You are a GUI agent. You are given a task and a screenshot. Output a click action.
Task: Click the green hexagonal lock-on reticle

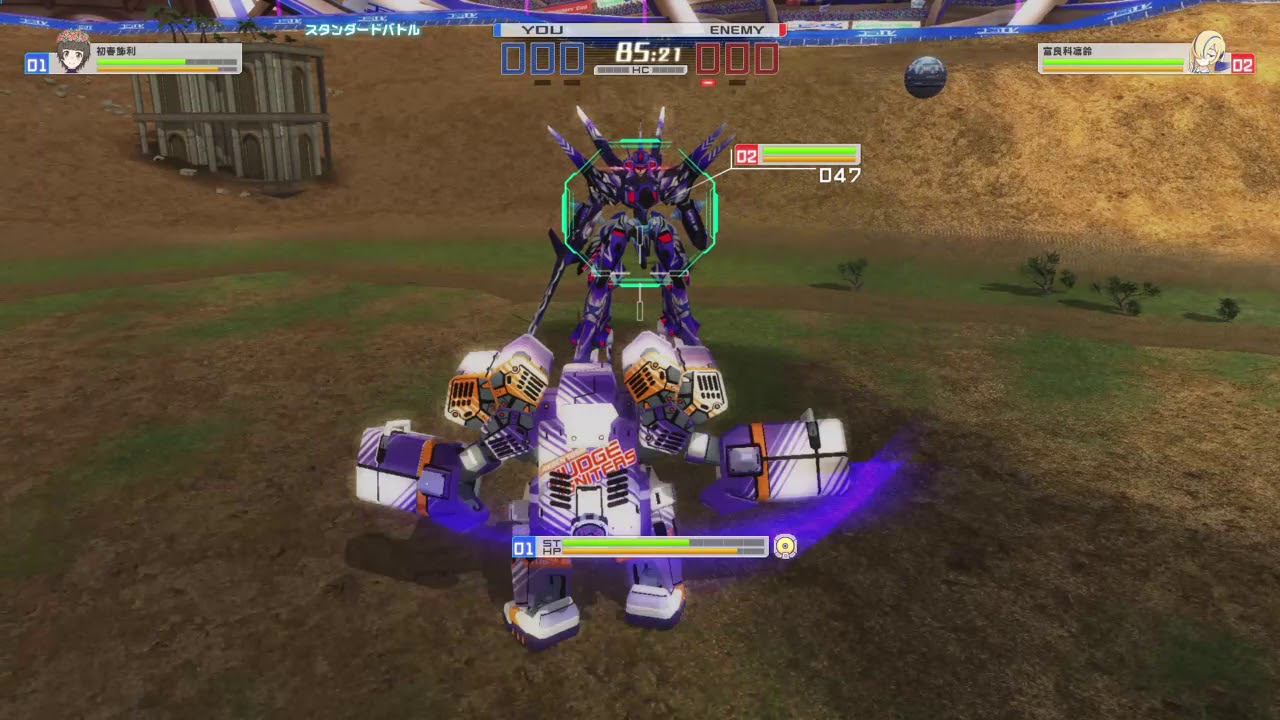pos(640,210)
